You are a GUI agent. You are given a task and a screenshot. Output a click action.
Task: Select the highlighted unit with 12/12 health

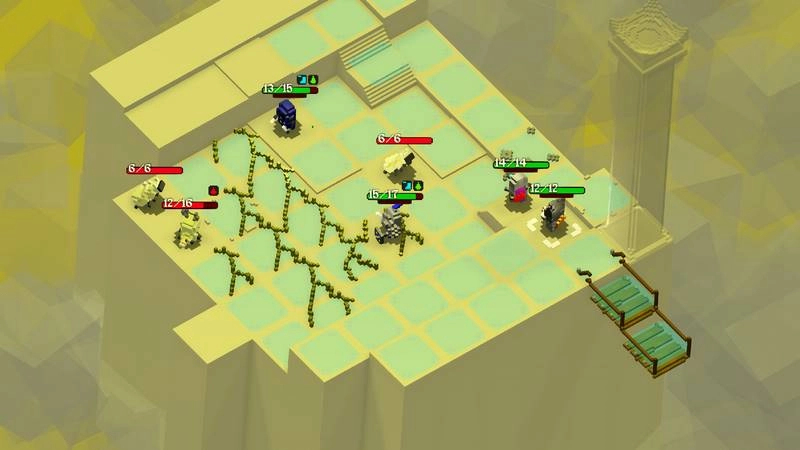[x=554, y=215]
